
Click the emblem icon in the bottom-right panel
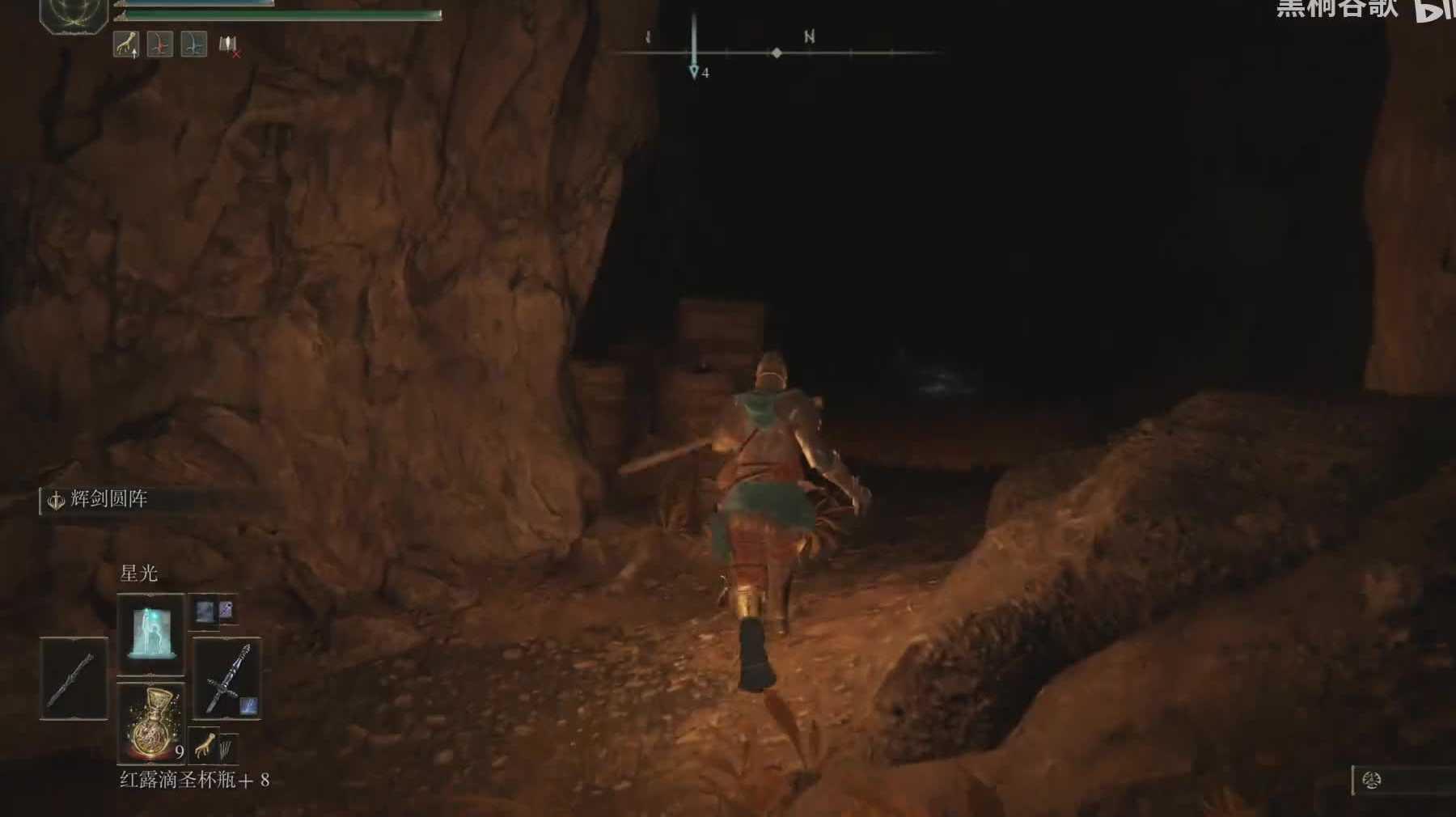point(1371,781)
